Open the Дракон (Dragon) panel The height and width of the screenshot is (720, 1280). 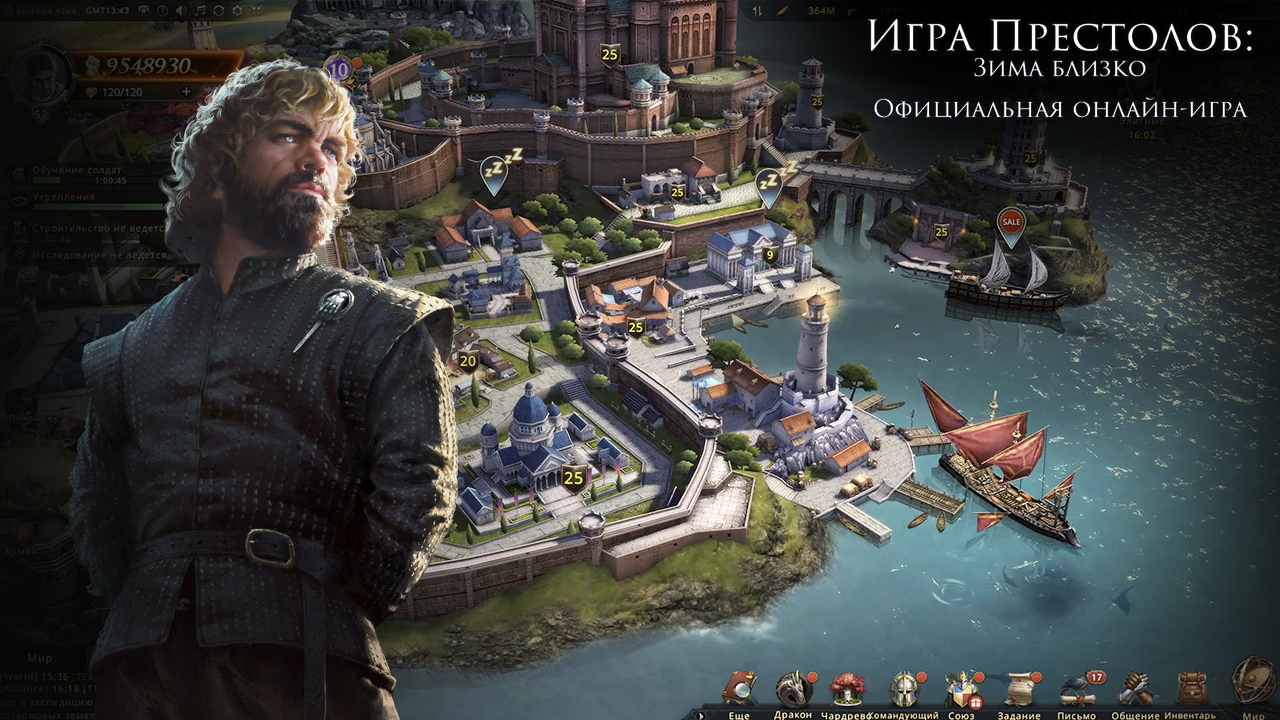[x=793, y=689]
